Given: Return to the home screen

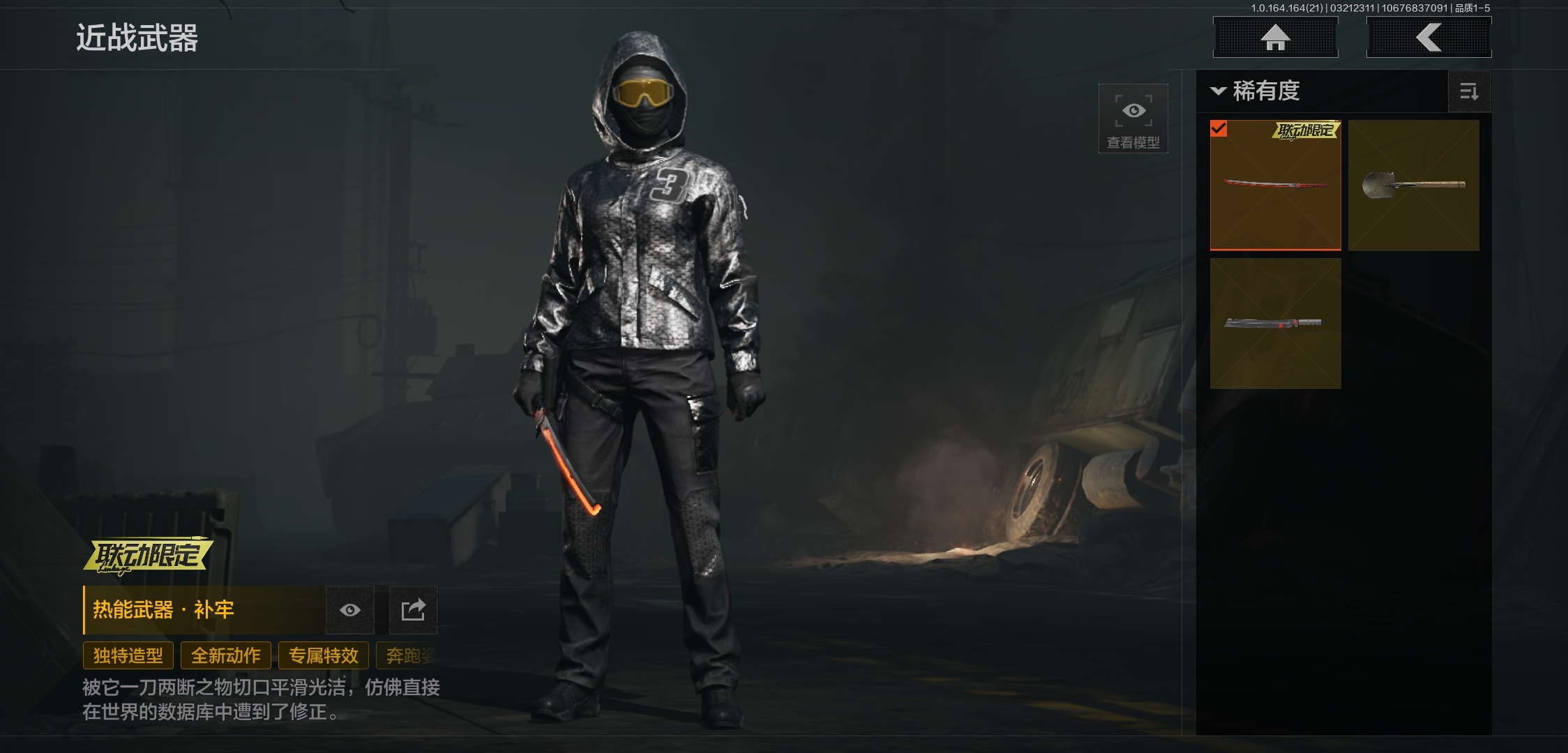Looking at the screenshot, I should (1275, 38).
